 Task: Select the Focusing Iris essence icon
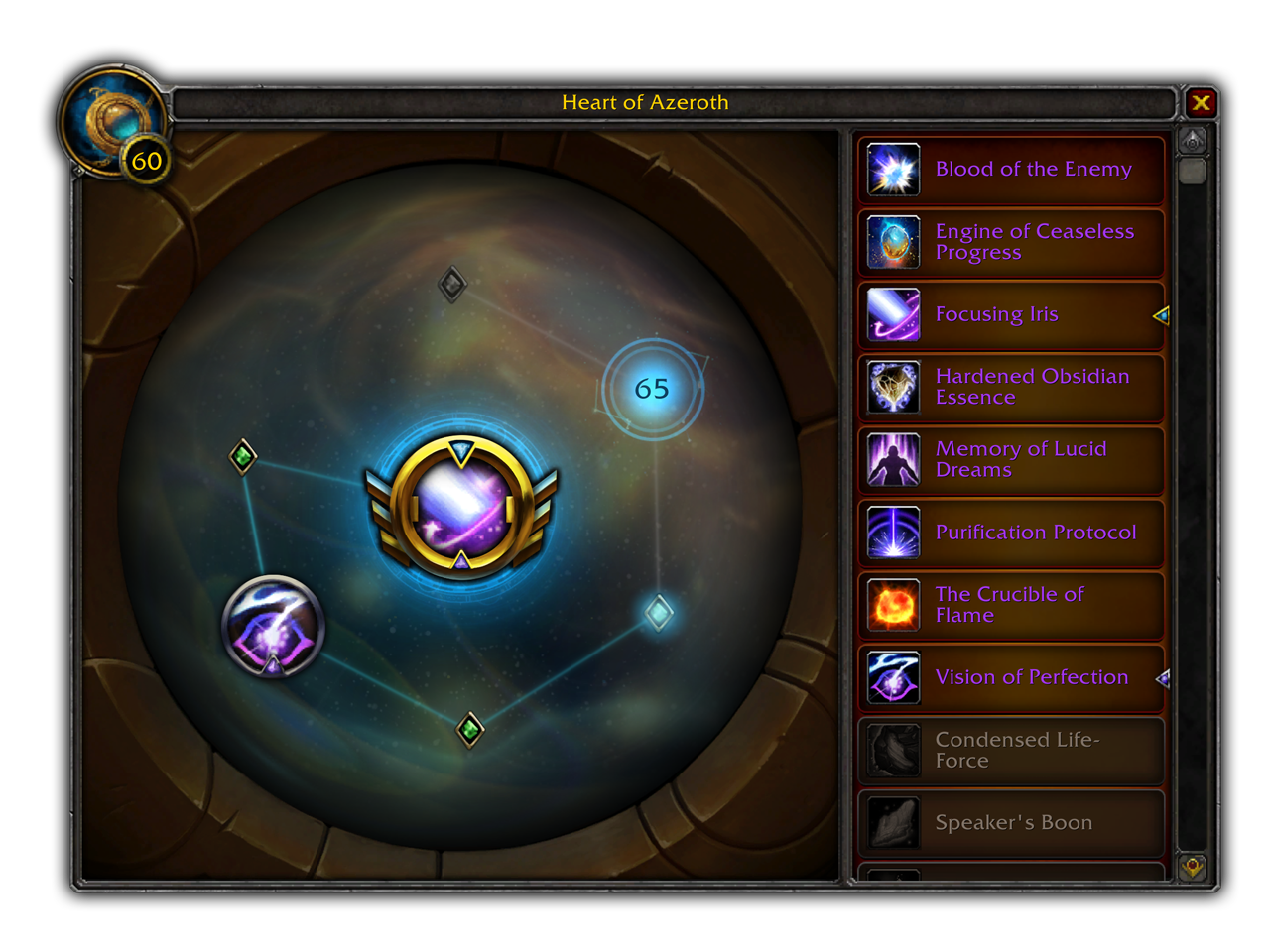pos(893,313)
